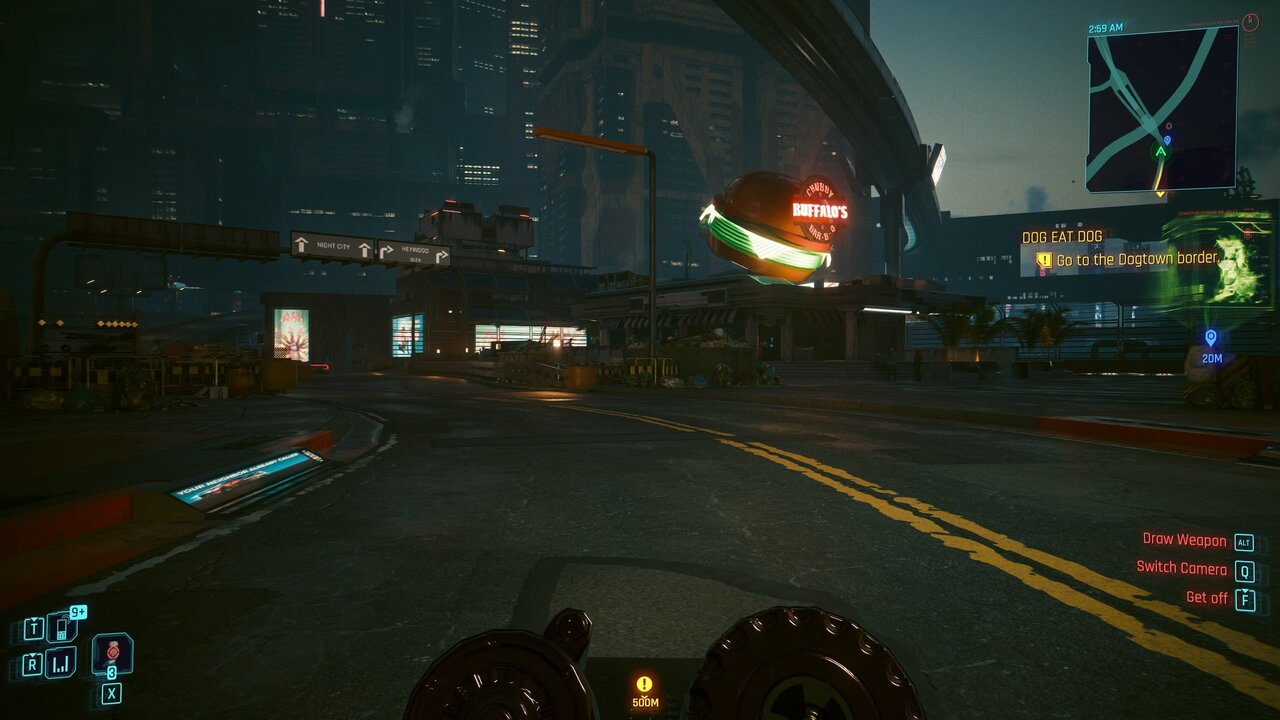The height and width of the screenshot is (720, 1280).
Task: Select the yellow 500M objective marker
Action: click(x=644, y=685)
